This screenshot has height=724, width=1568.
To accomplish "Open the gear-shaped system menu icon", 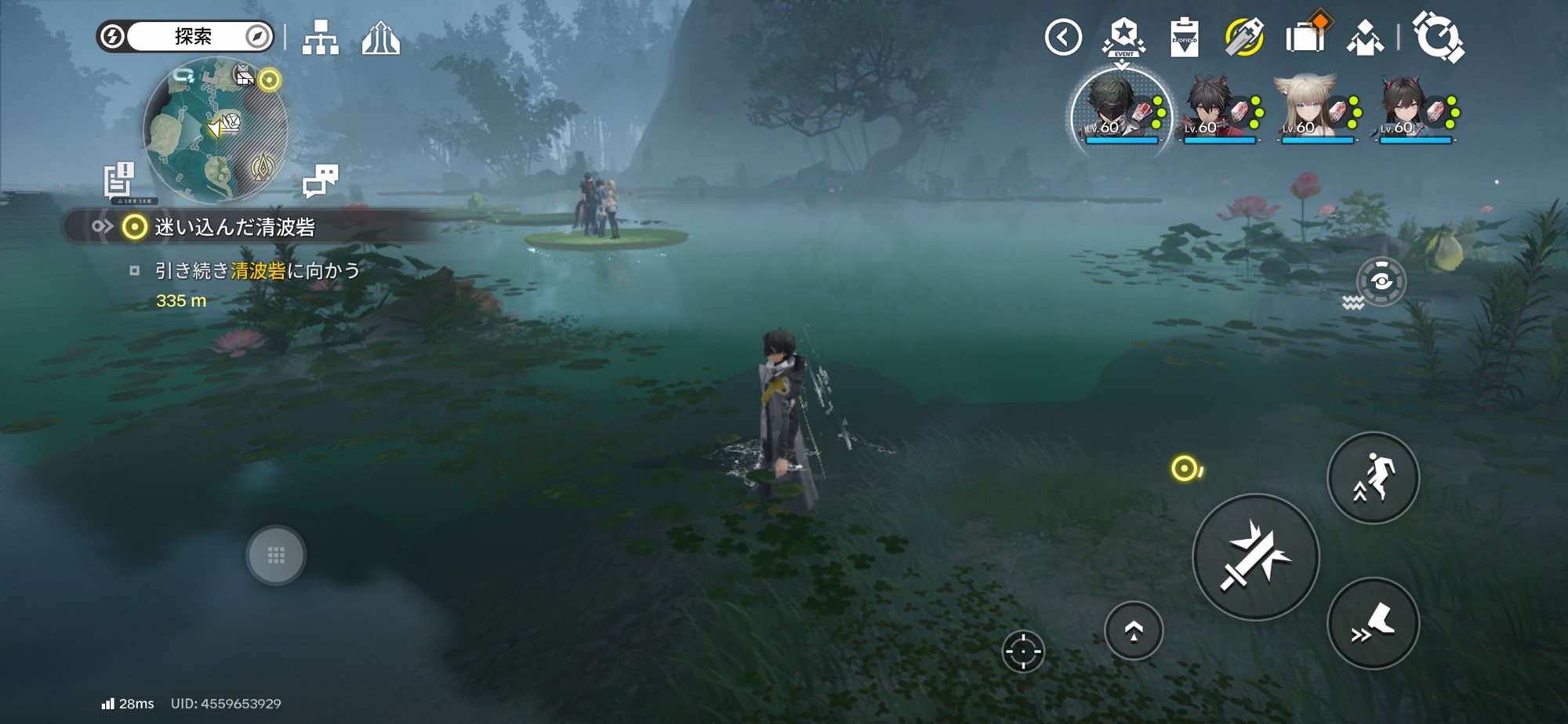I will (x=1438, y=36).
